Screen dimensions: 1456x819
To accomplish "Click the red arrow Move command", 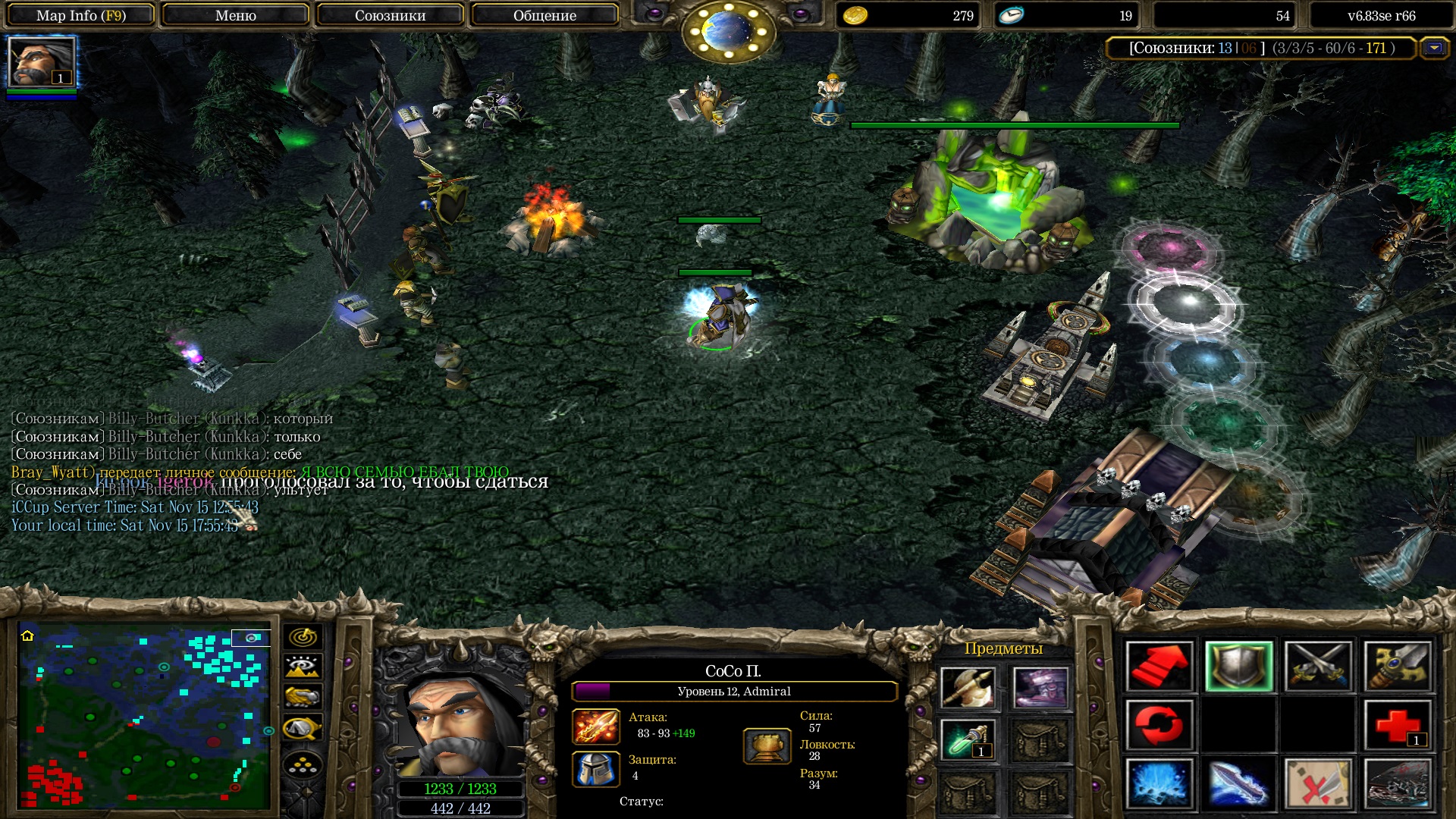I will (1159, 667).
